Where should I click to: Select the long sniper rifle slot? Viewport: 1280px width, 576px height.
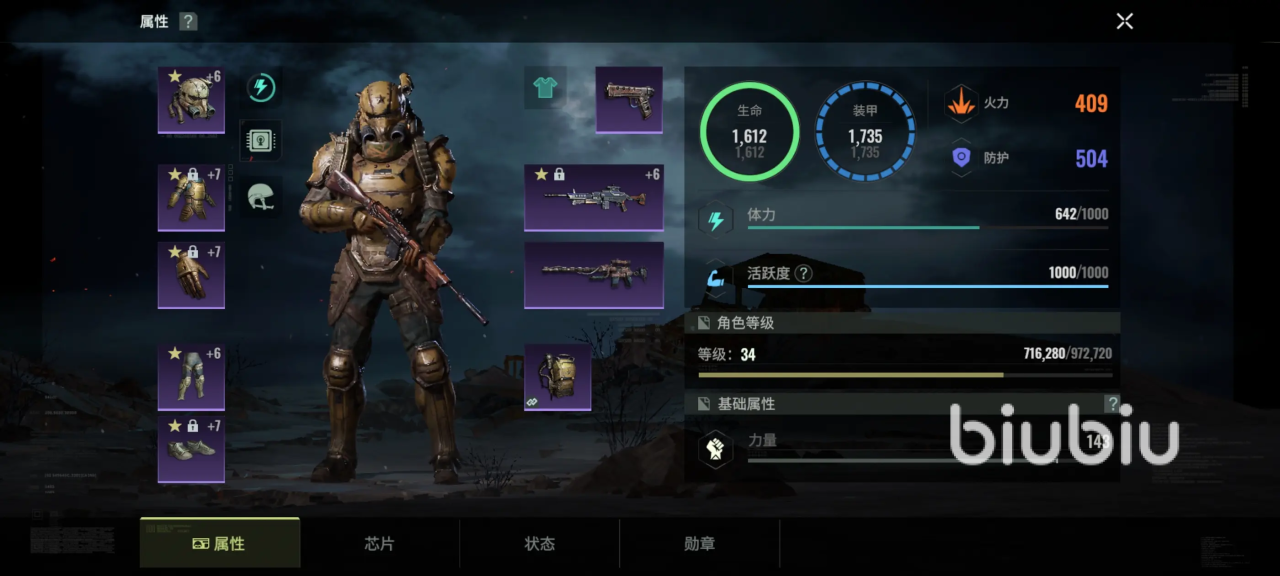click(594, 274)
